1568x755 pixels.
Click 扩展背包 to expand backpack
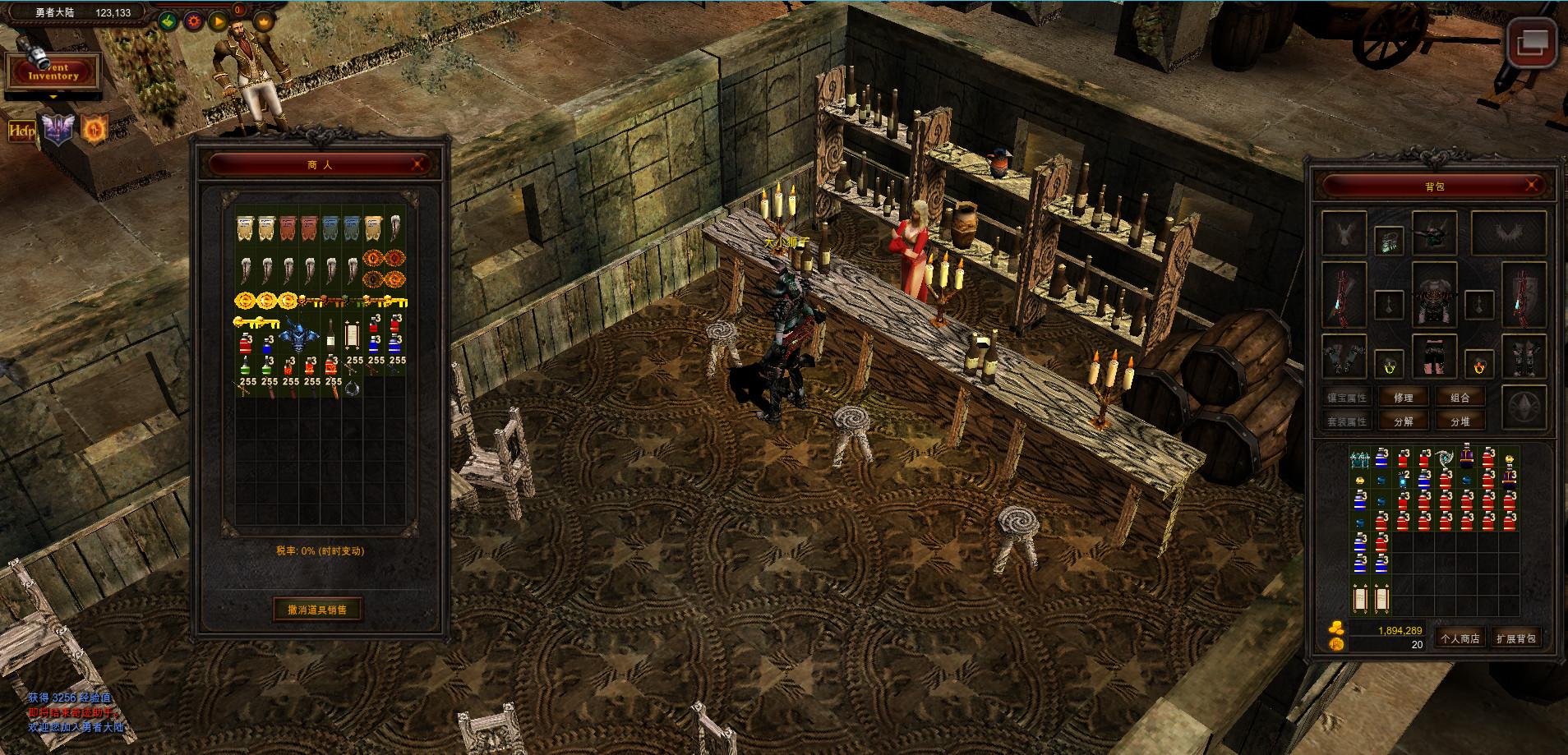(1515, 638)
